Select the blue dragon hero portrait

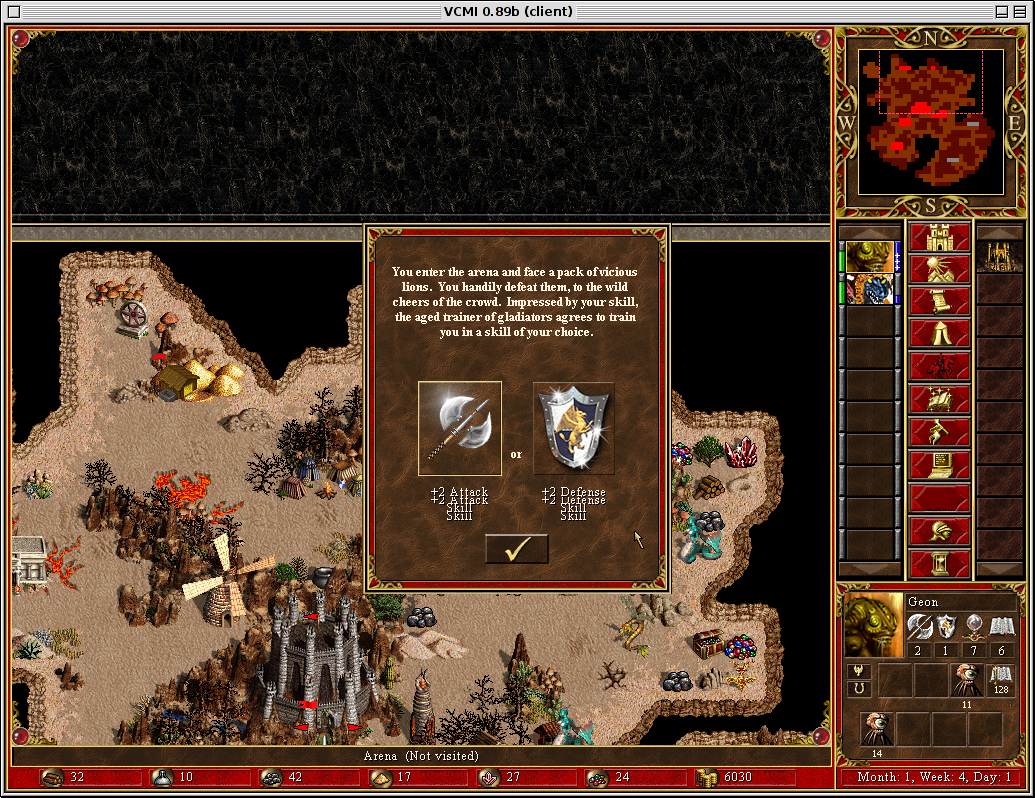click(x=869, y=289)
